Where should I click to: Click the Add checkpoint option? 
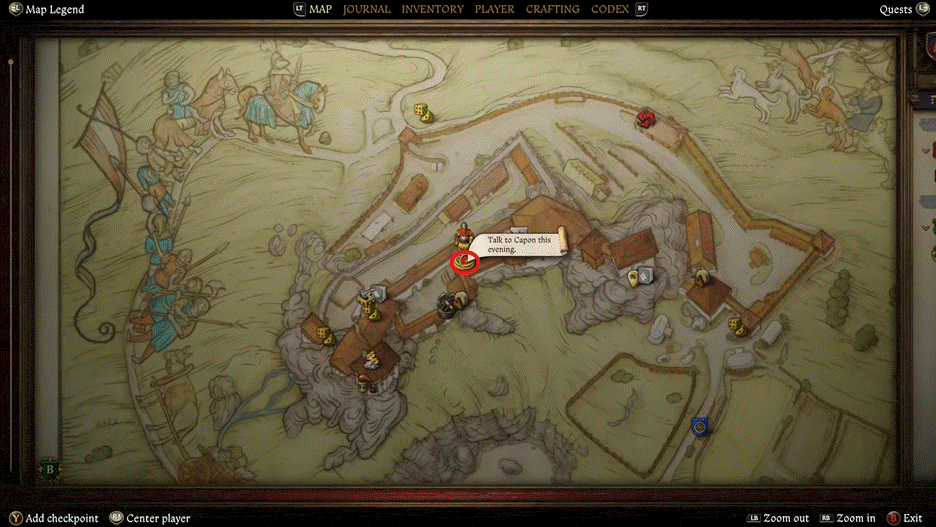(x=62, y=518)
